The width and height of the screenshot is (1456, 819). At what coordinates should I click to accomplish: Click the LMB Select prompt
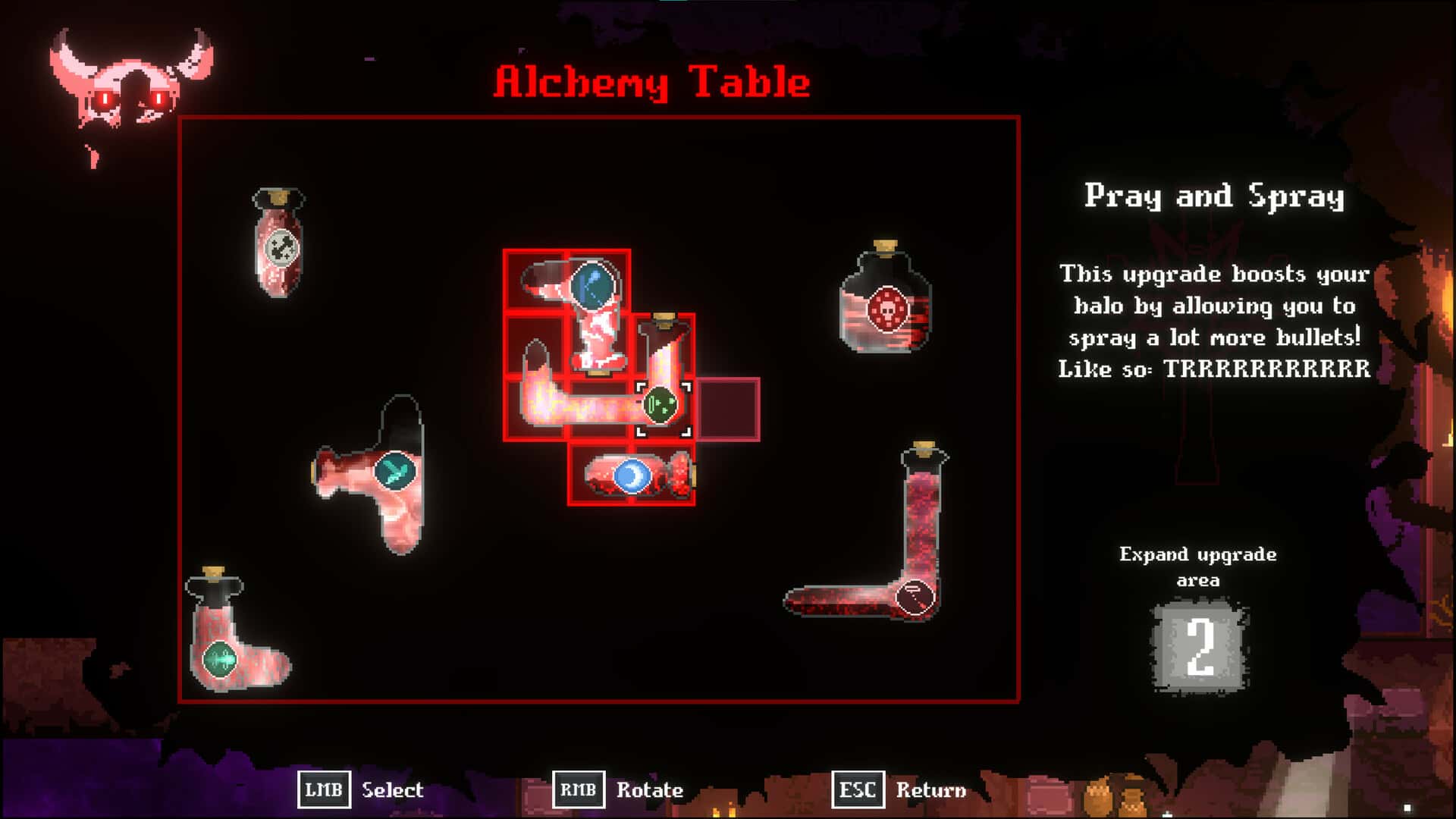(362, 791)
